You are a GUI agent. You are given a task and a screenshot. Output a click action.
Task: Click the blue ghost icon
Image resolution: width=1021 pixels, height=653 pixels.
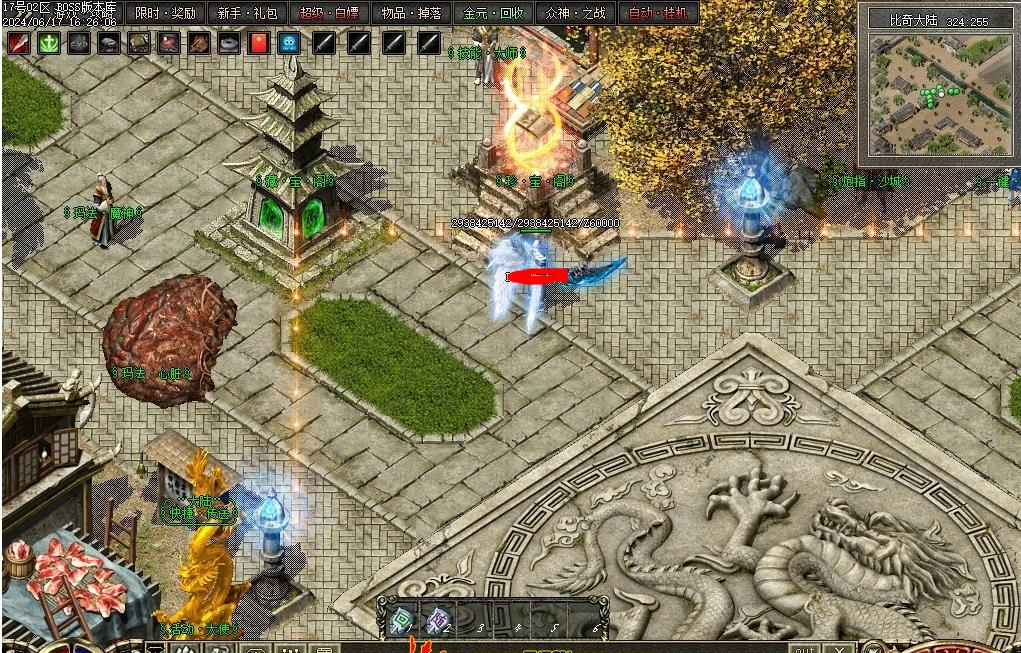(x=289, y=43)
